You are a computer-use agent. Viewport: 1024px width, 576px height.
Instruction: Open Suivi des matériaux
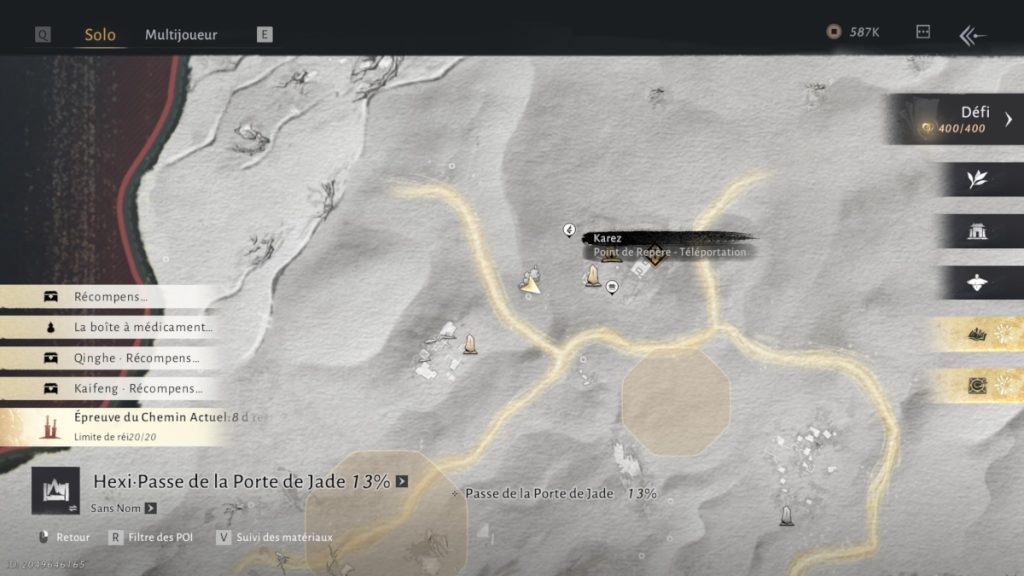tap(275, 537)
